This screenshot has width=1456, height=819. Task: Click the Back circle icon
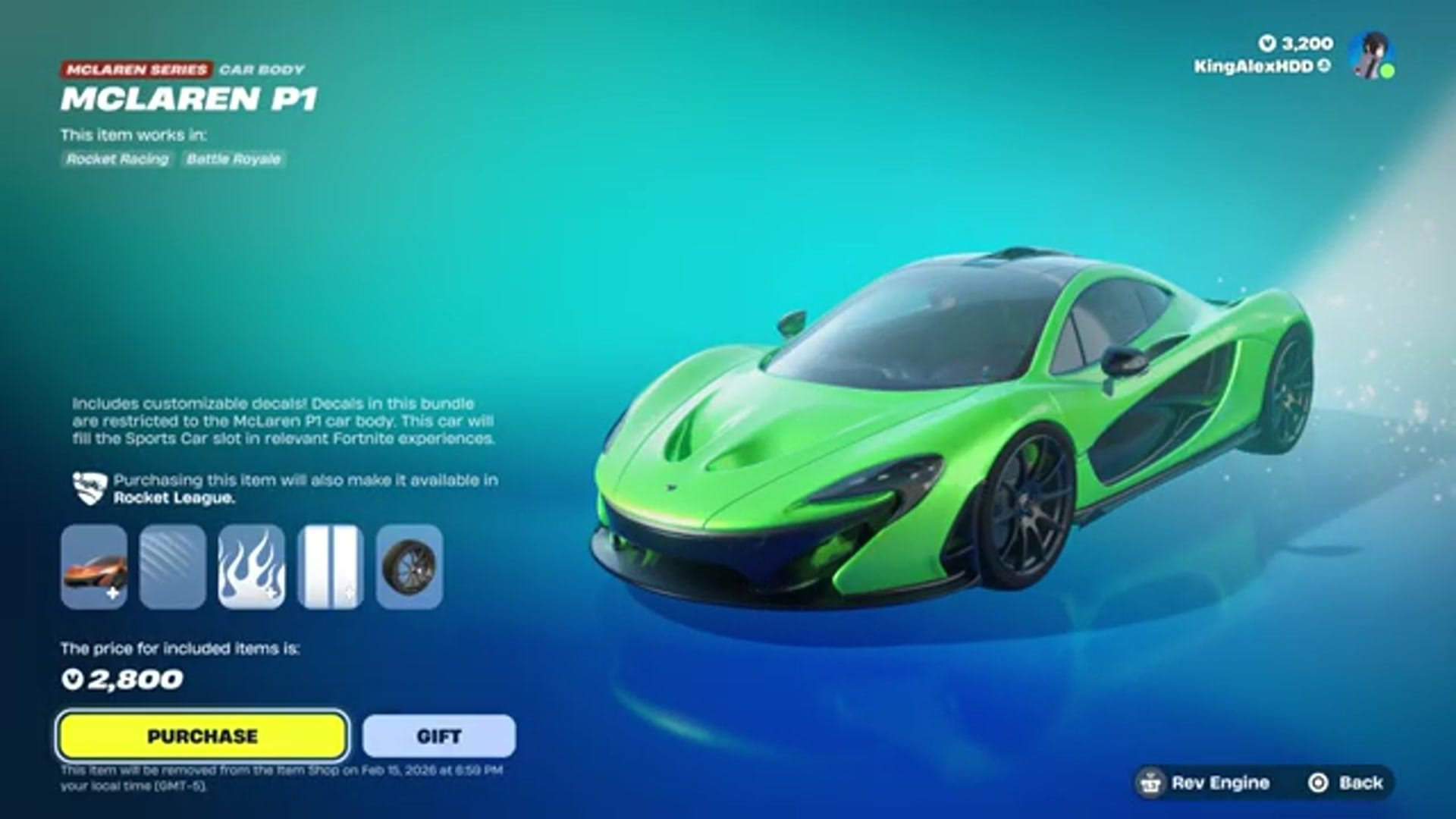tap(1317, 783)
